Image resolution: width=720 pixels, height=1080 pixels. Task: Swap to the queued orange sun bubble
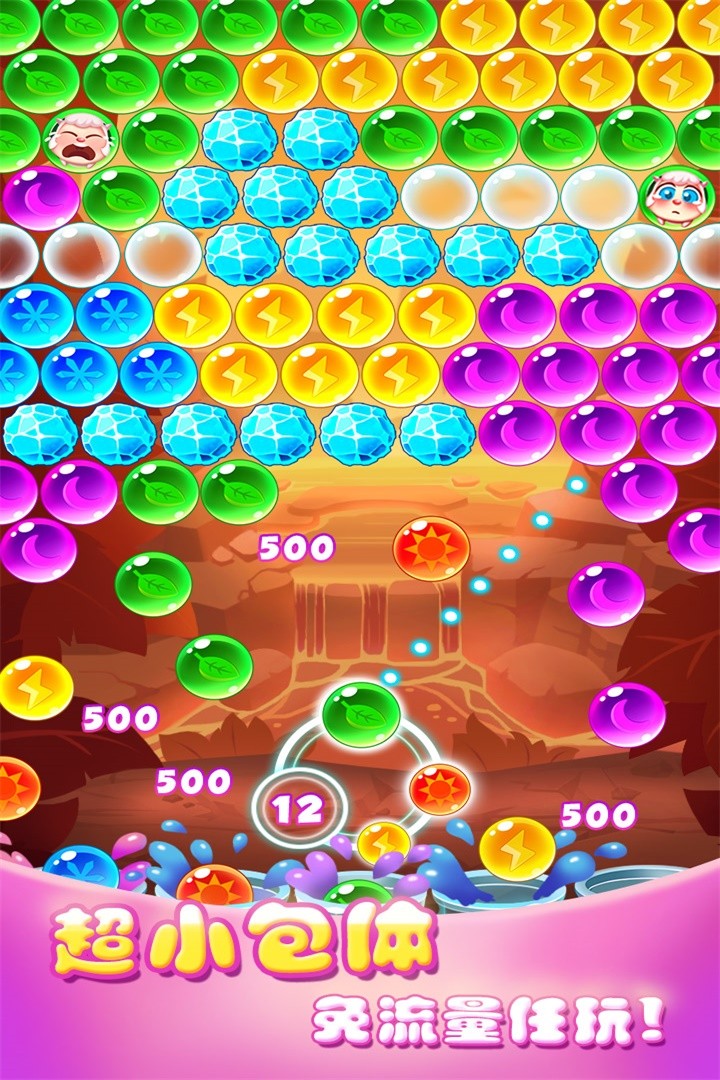[439, 788]
